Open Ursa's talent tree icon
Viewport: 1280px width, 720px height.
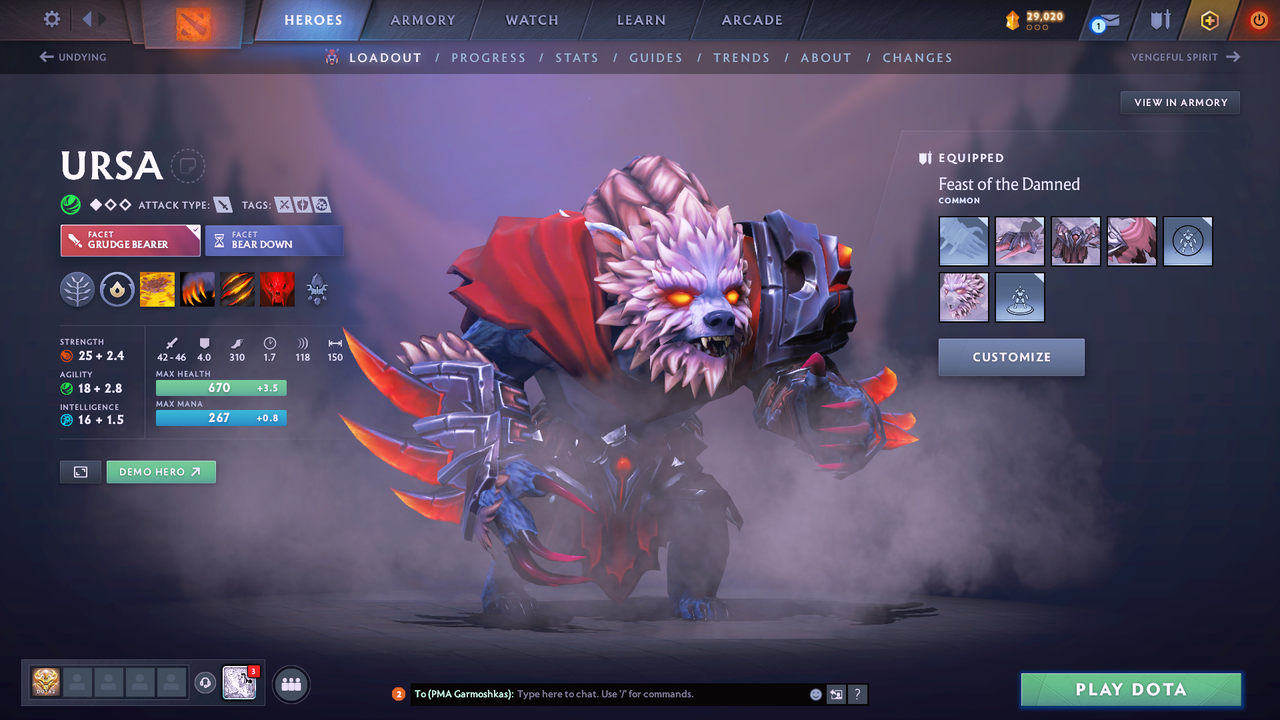[x=78, y=289]
